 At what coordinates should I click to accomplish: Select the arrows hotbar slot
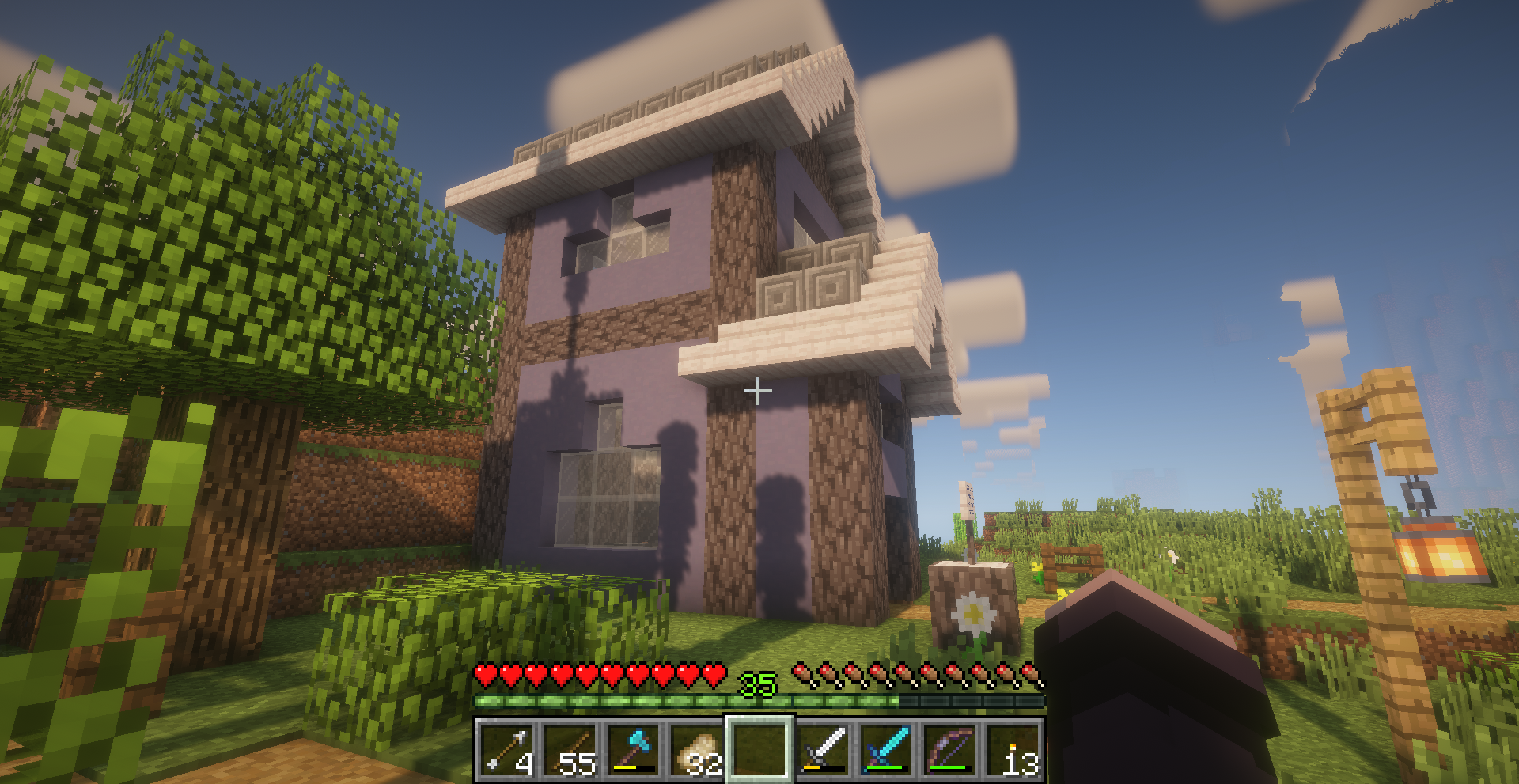tap(506, 750)
